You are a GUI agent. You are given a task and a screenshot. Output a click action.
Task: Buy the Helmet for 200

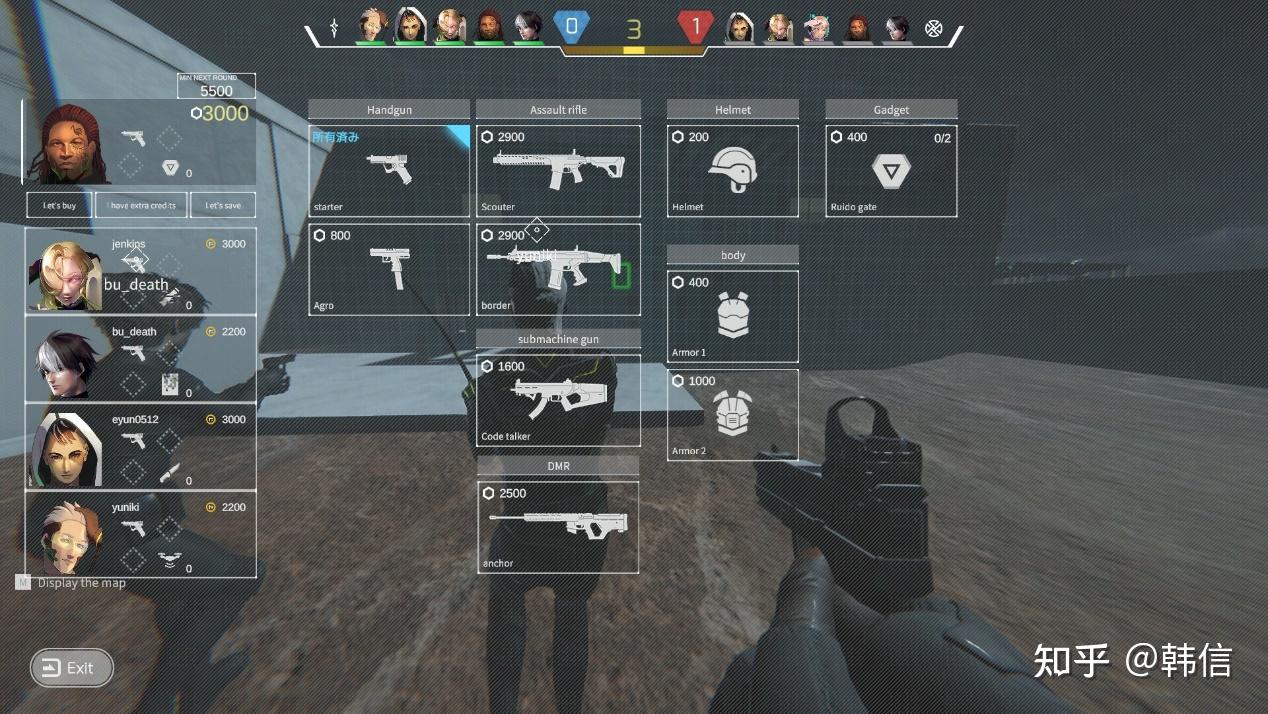pos(732,171)
